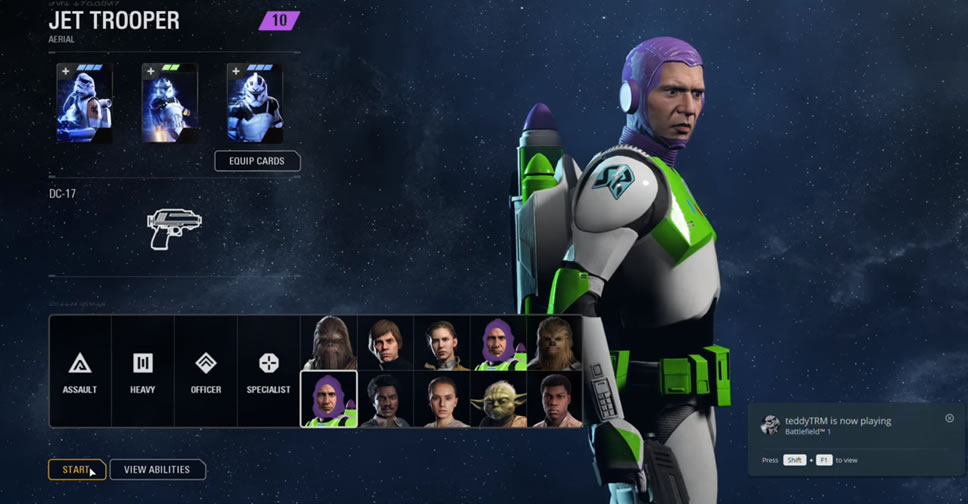Pick Rey from the hero grid

point(441,400)
